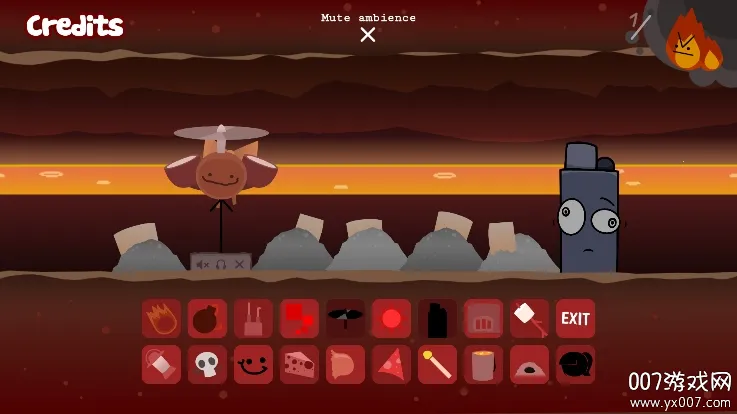Pick the factory chimneys icon
The height and width of the screenshot is (414, 737).
(254, 319)
